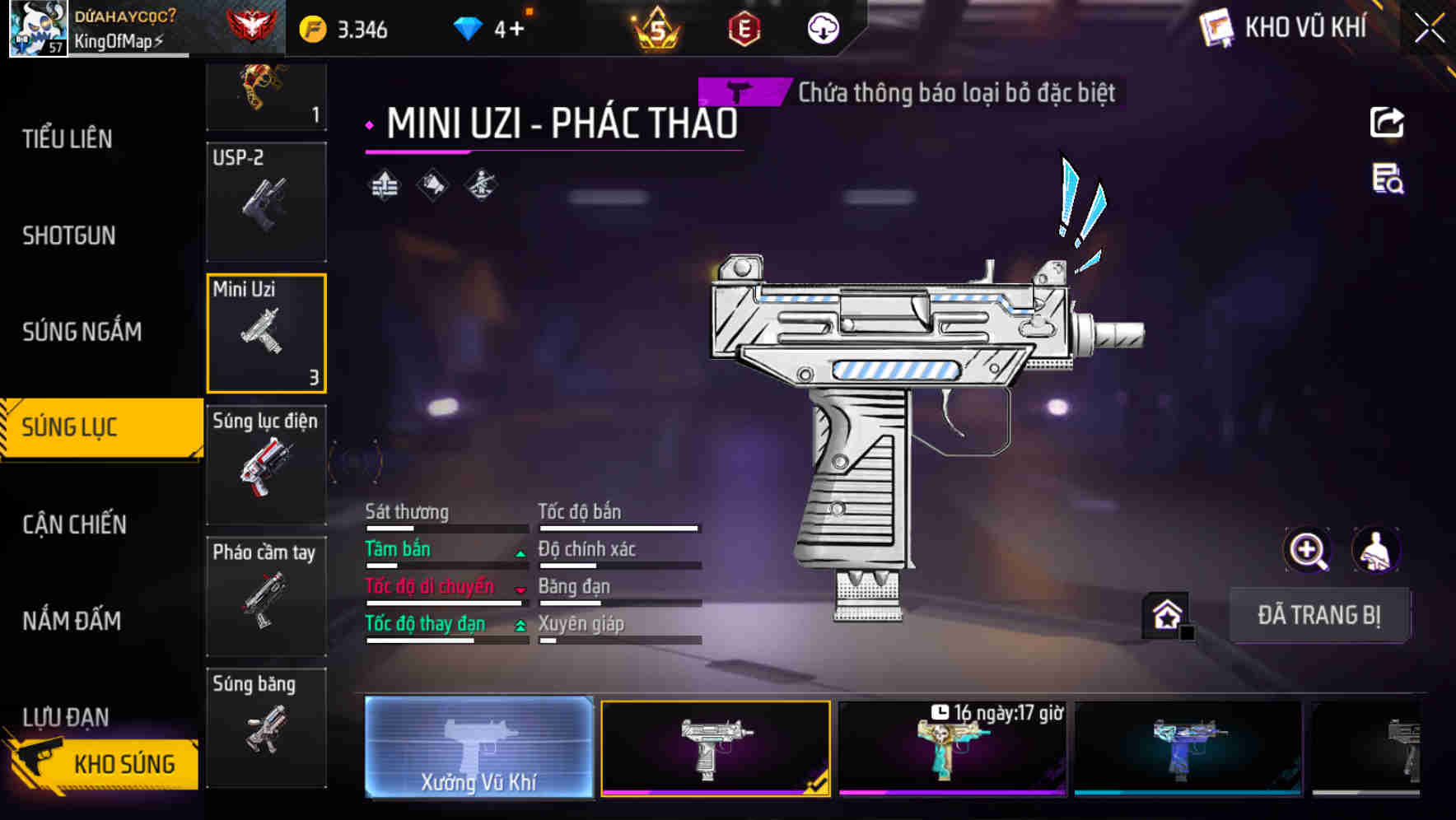Choose the blue Mini Uzi skin
The image size is (1456, 820).
[x=1188, y=748]
